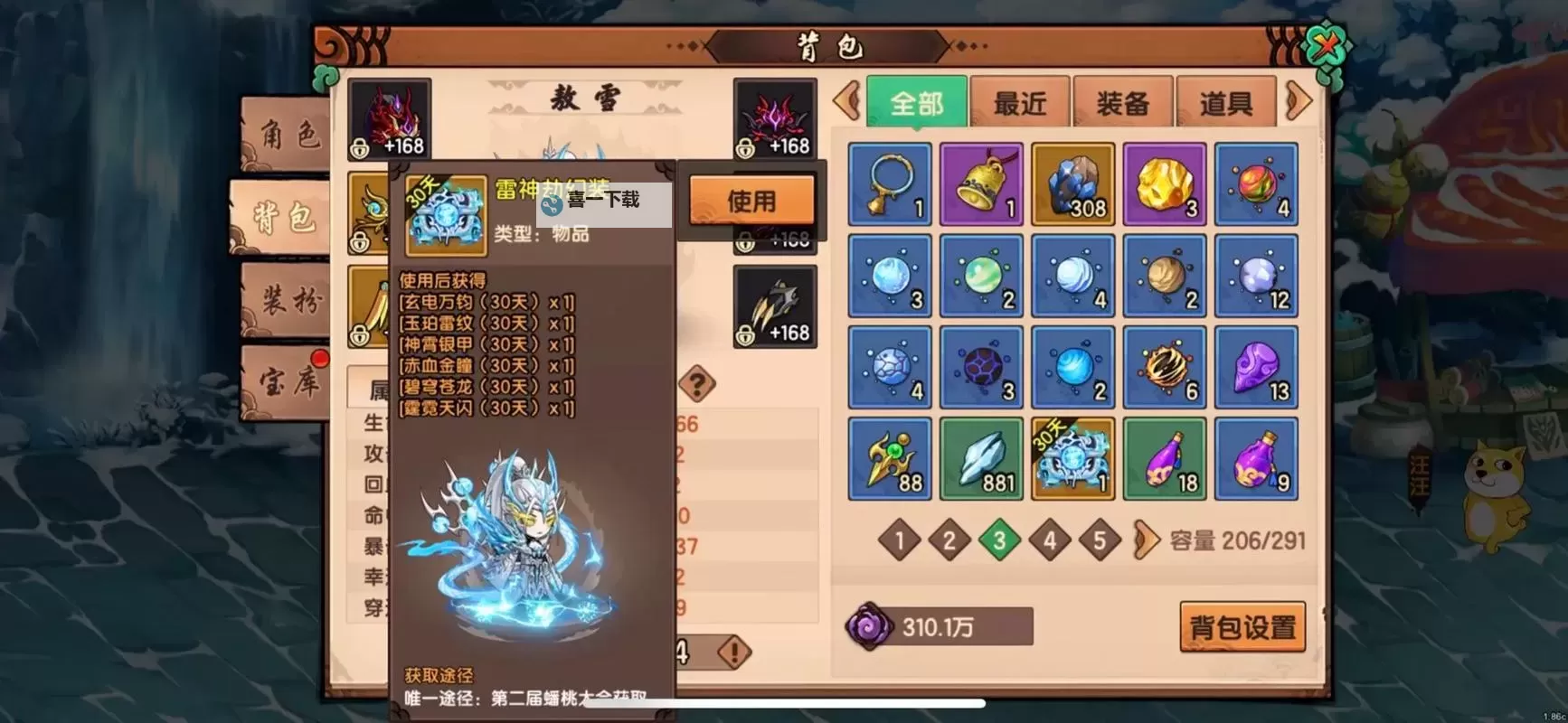This screenshot has width=1568, height=723.
Task: Open 背包设置 settings
Action: click(x=1242, y=625)
